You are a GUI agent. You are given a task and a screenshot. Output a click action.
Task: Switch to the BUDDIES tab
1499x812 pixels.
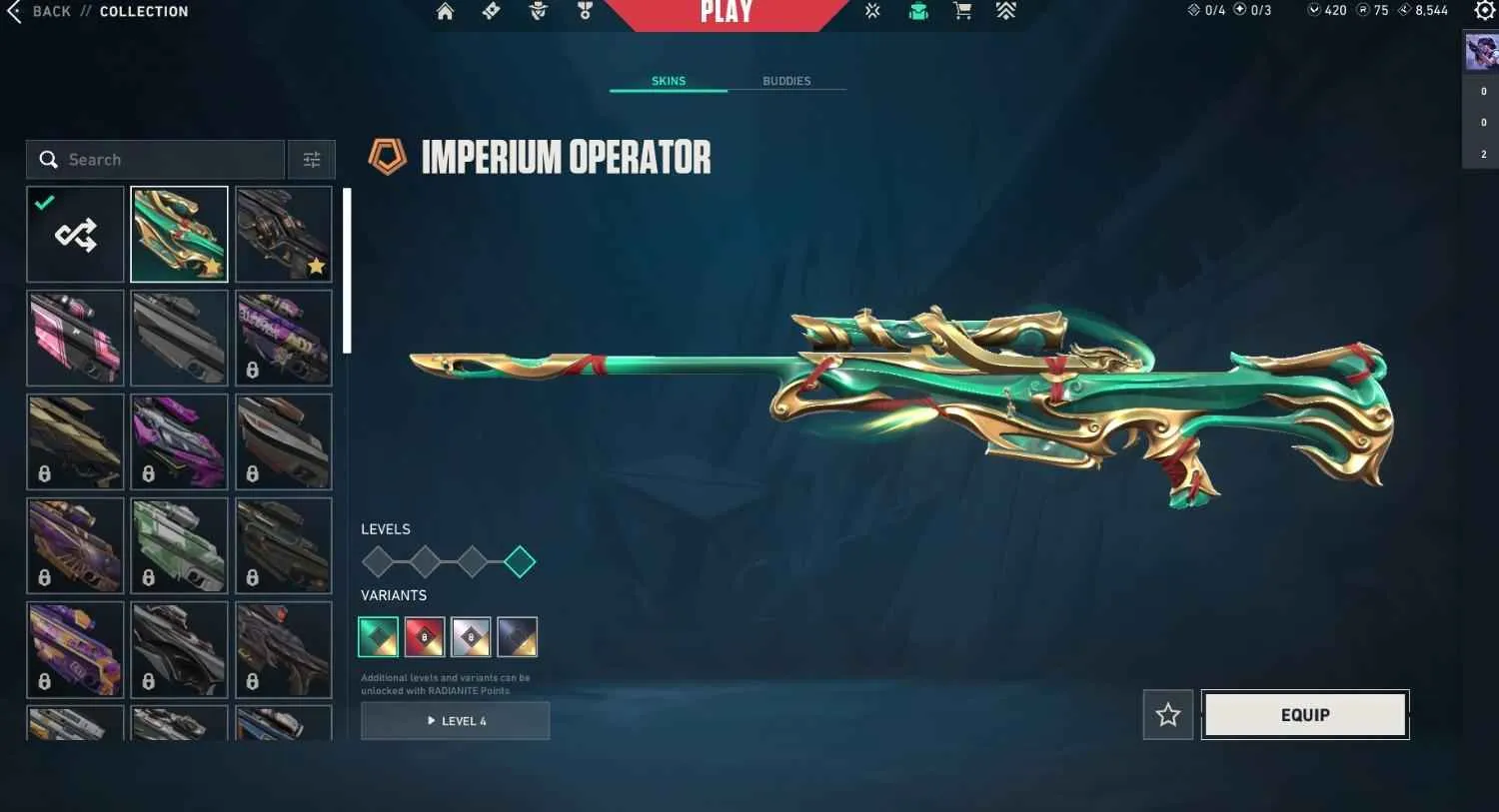tap(786, 81)
